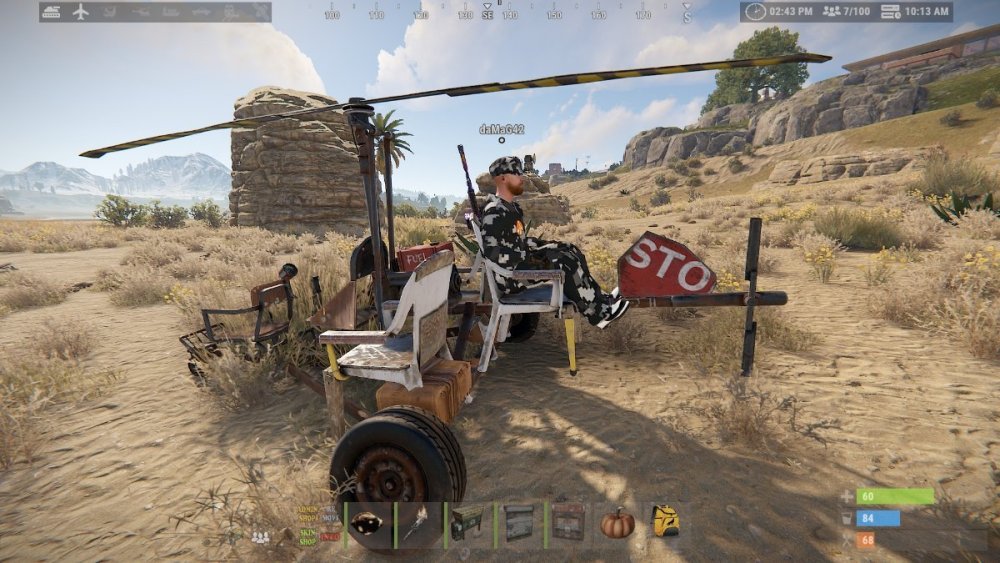Click the red Info button
Viewport: 1000px width, 563px height.
pyautogui.click(x=329, y=537)
